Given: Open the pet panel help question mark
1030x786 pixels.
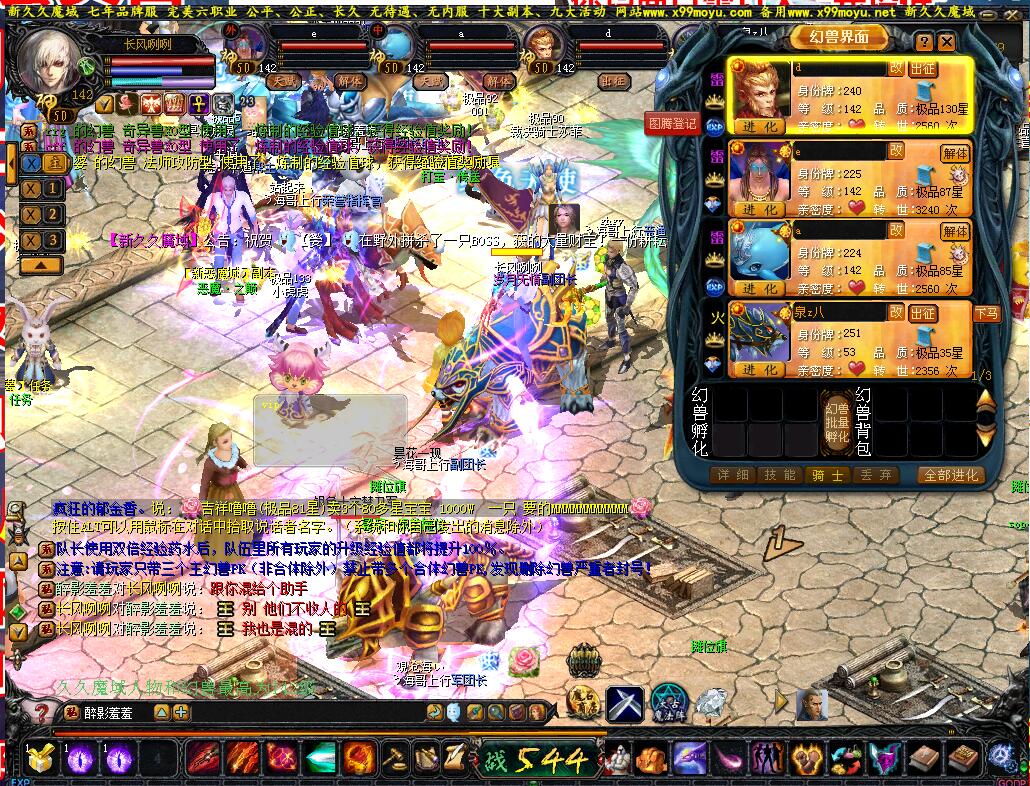Looking at the screenshot, I should coord(924,41).
